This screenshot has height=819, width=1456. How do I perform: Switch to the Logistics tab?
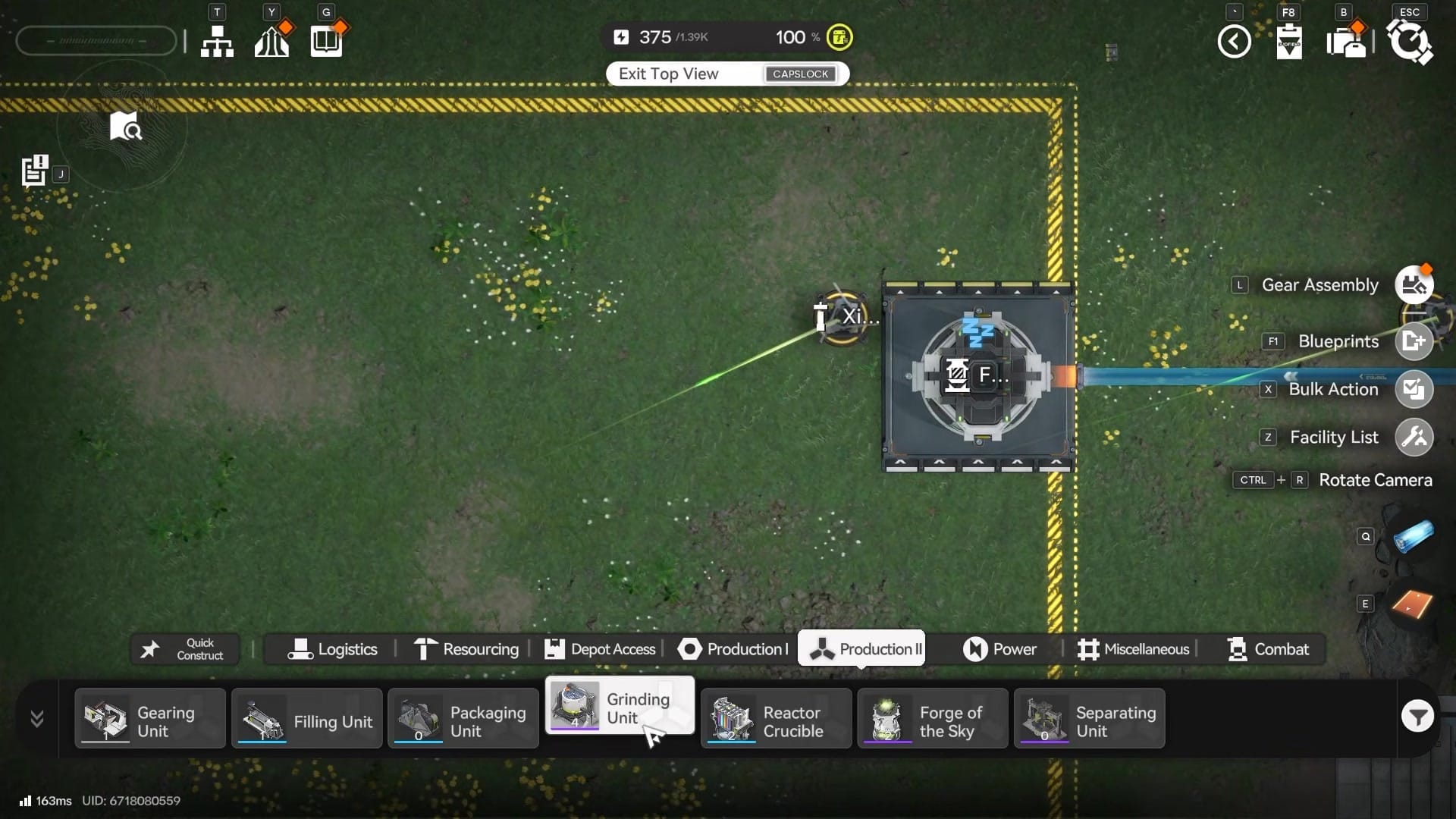click(332, 649)
